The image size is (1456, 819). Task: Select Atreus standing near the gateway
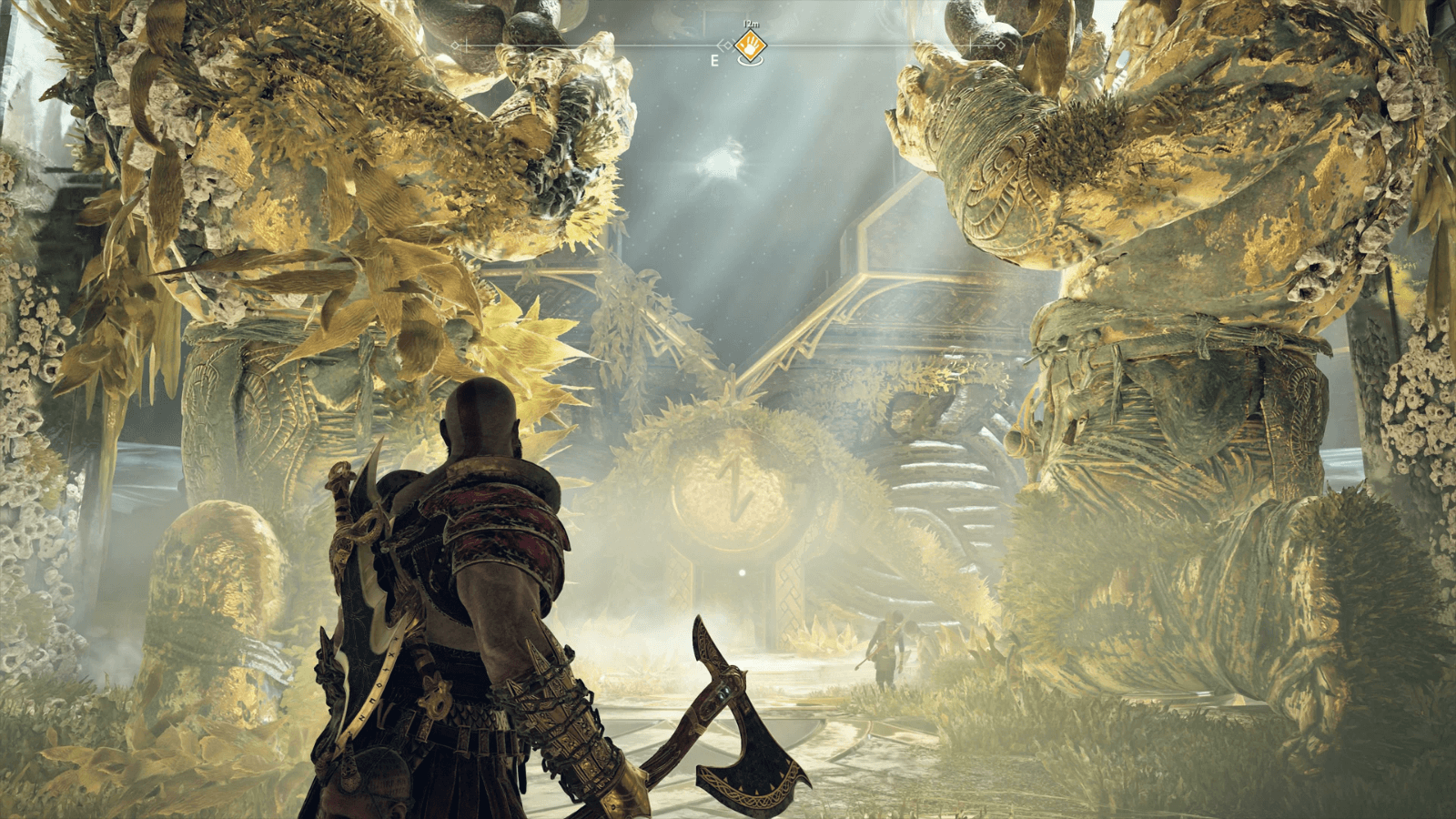pos(887,648)
